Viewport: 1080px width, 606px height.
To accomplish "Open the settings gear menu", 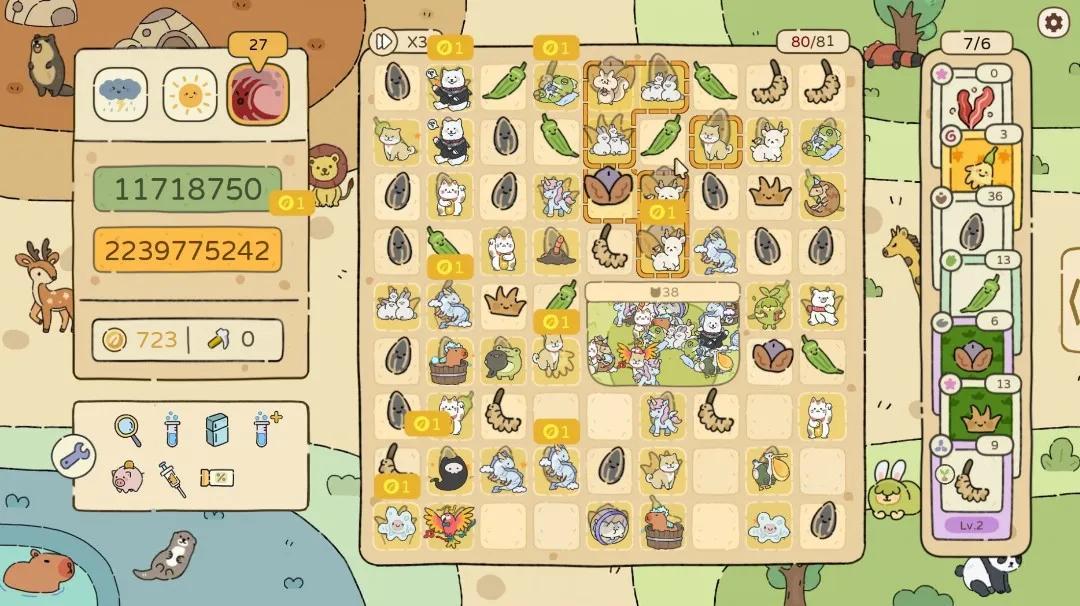I will [x=1052, y=23].
